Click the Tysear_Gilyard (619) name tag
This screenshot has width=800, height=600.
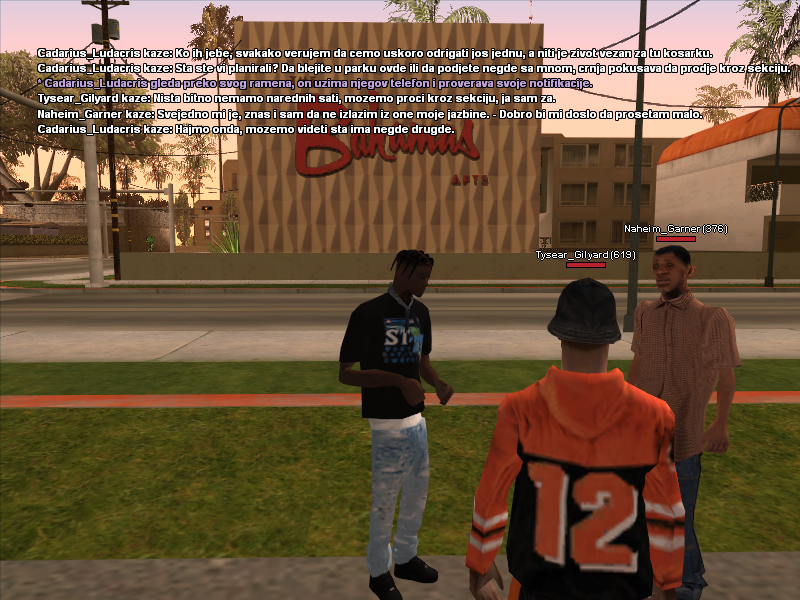tap(586, 255)
